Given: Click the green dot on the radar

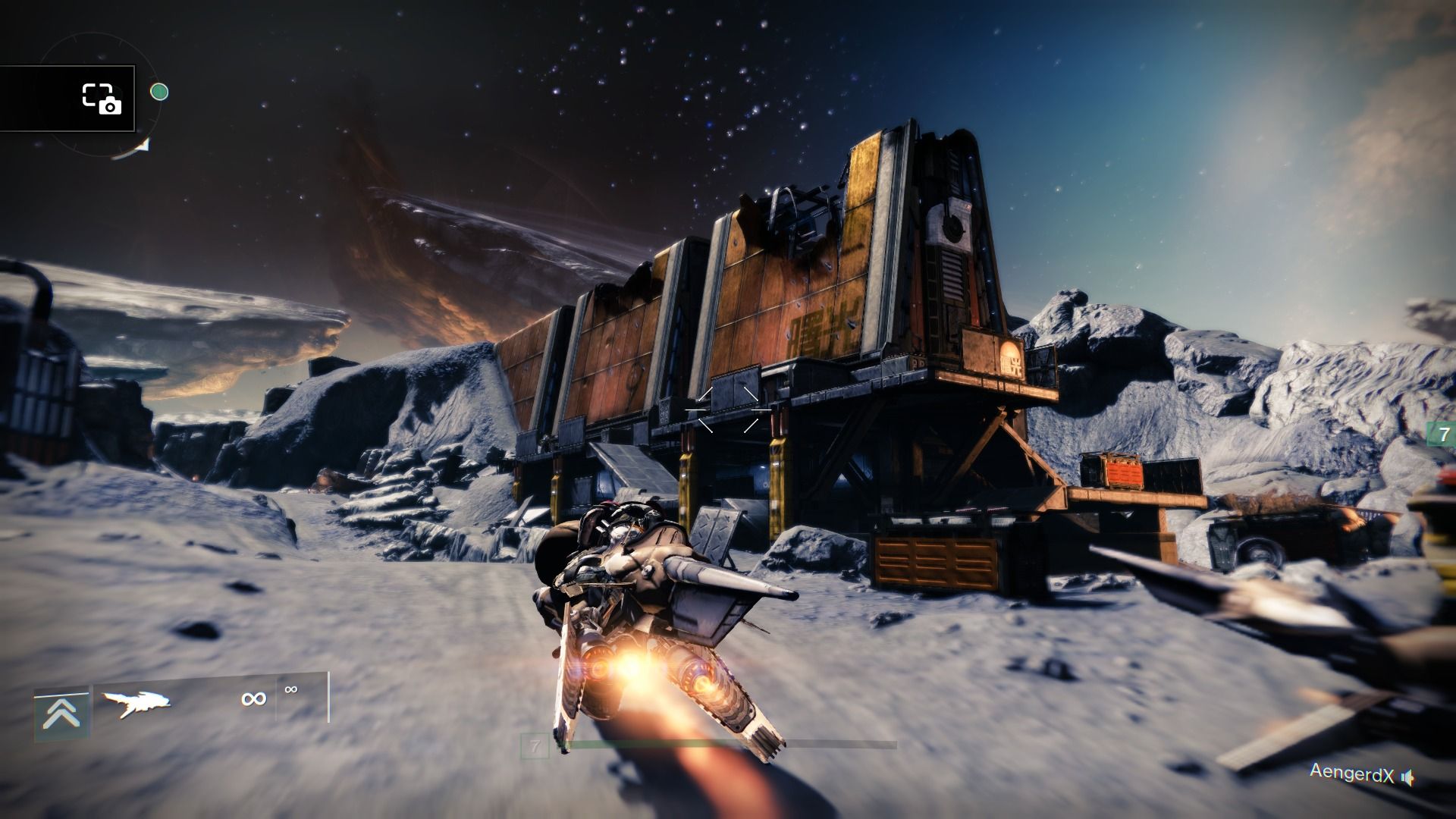Looking at the screenshot, I should [159, 93].
